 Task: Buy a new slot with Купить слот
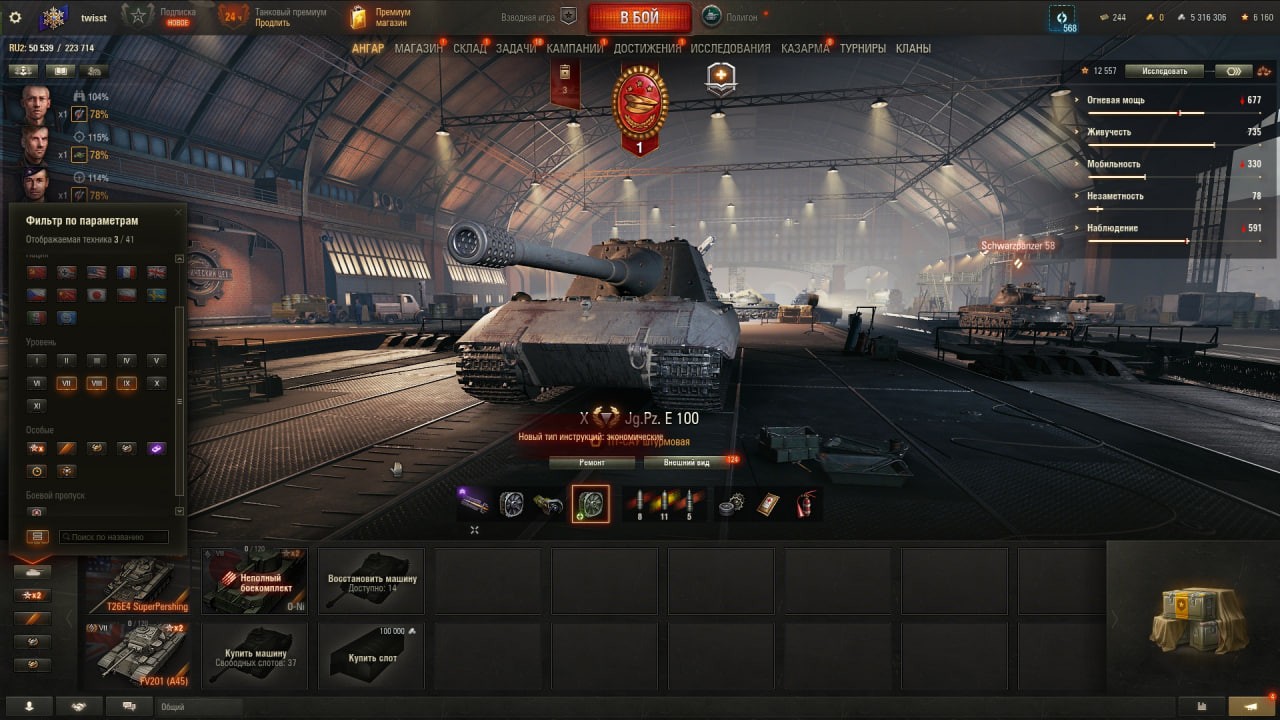pos(372,655)
